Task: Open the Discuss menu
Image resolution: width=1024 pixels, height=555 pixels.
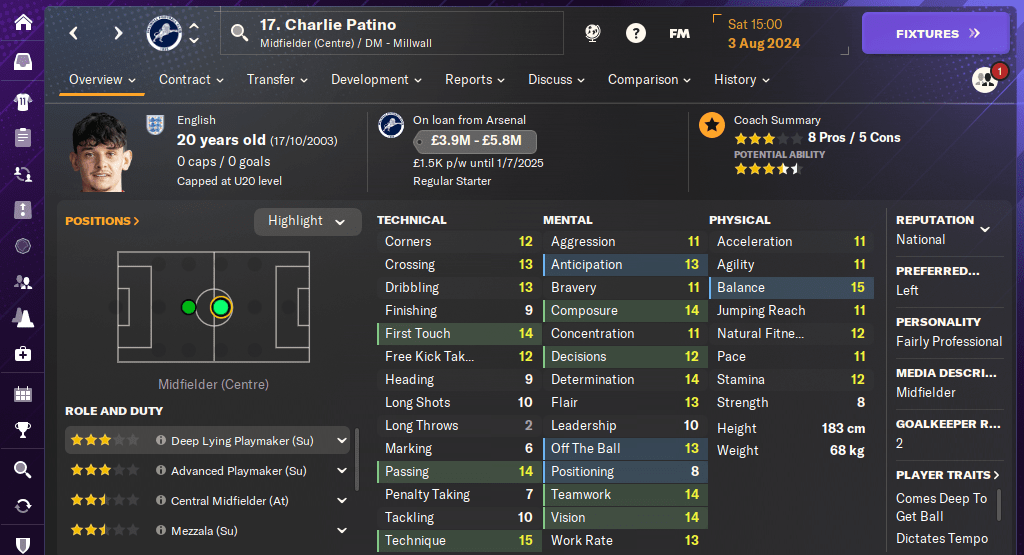Action: [x=556, y=79]
